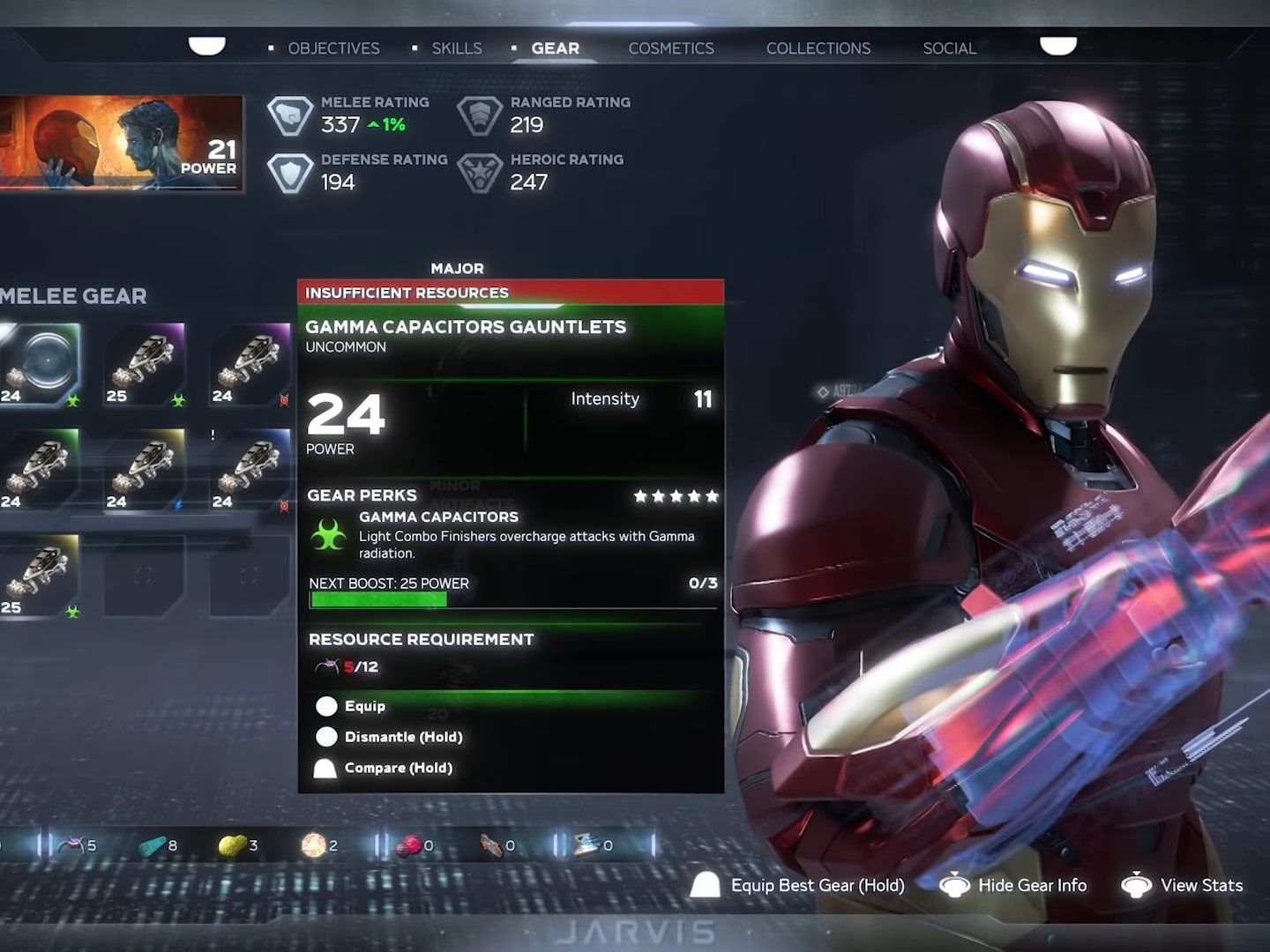Select the Iron Man hero power portrait
The image size is (1270, 952).
pos(121,143)
